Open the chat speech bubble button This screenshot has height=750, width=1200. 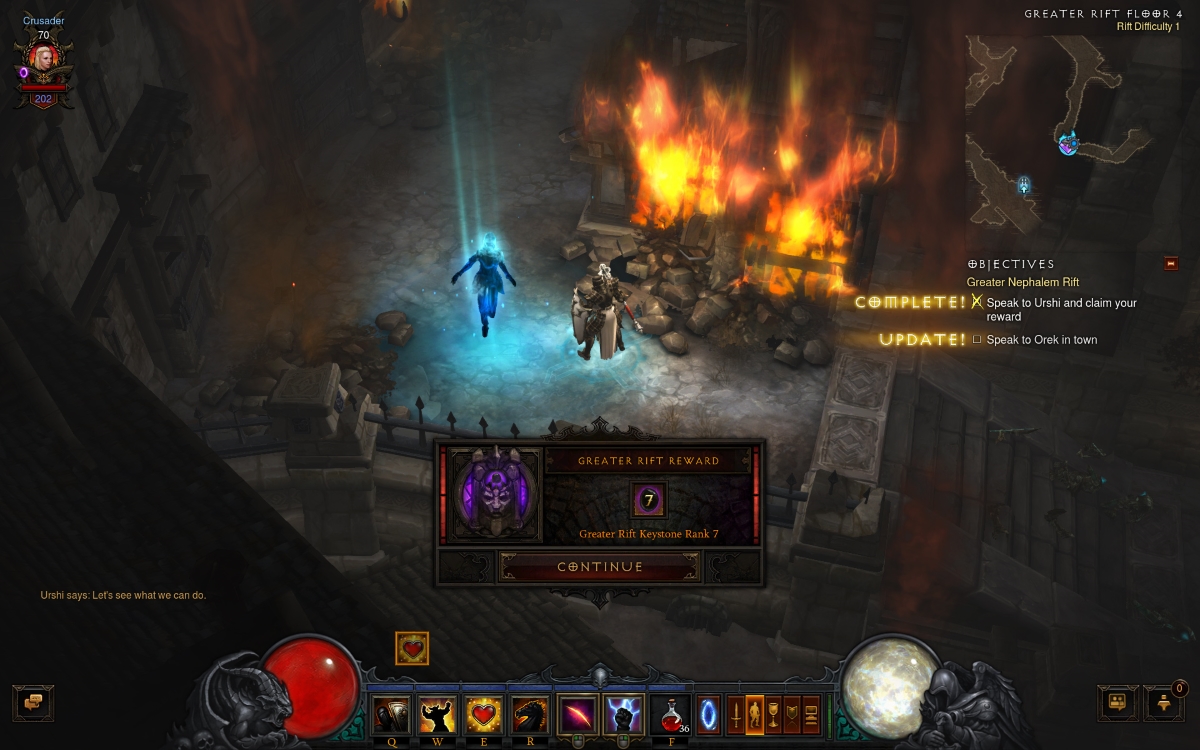(x=33, y=702)
